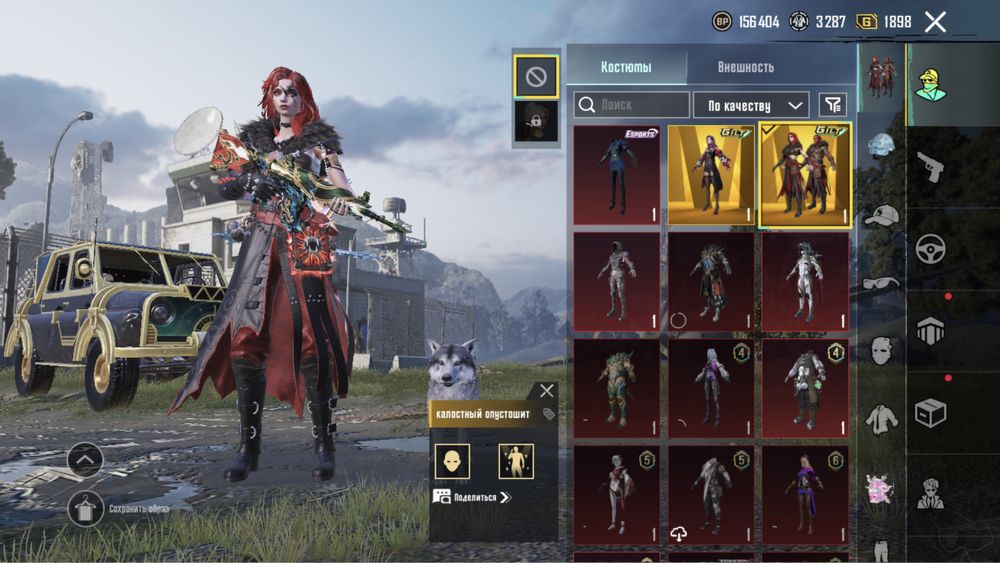Viewport: 1000px width, 563px height.
Task: Open the crate box category
Action: [930, 412]
